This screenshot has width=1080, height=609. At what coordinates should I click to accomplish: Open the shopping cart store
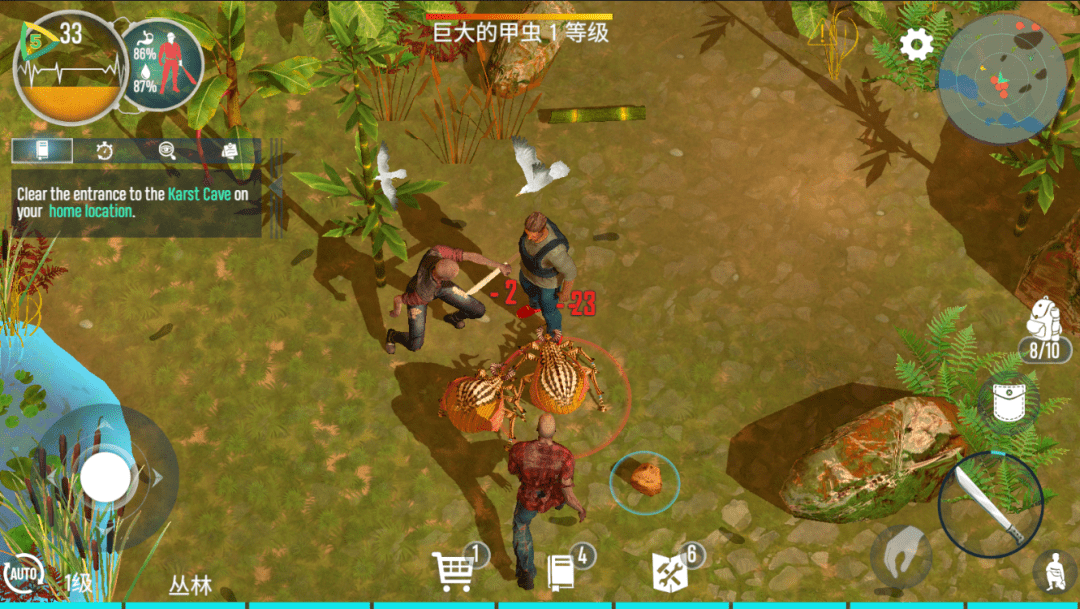point(454,571)
